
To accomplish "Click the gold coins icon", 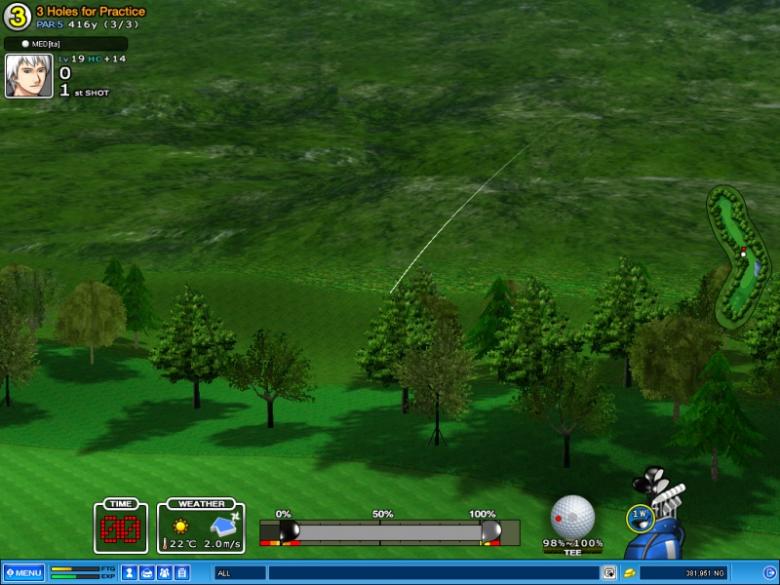I will [629, 573].
